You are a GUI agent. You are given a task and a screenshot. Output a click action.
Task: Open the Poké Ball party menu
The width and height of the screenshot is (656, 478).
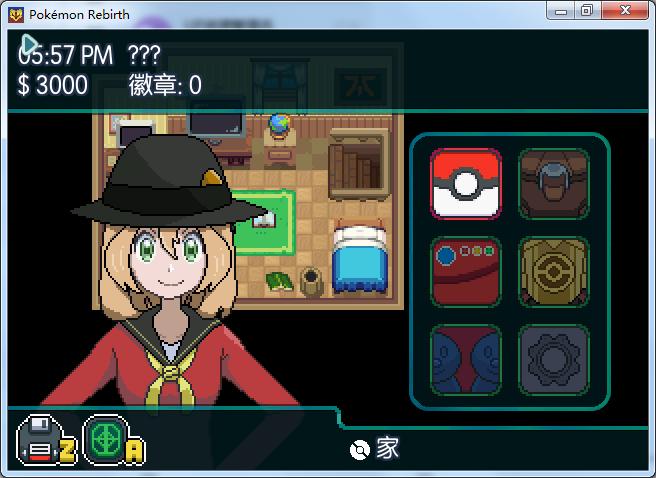[466, 184]
